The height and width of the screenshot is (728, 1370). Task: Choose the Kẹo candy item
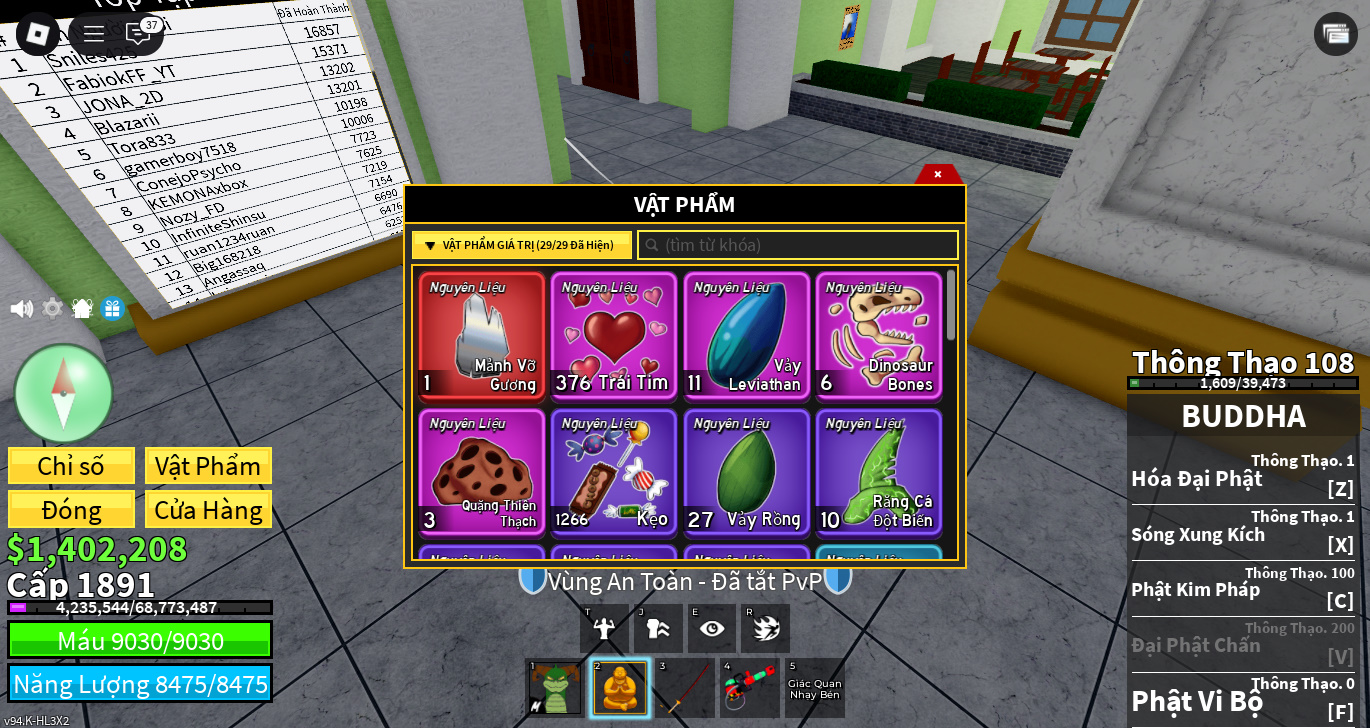tap(614, 472)
